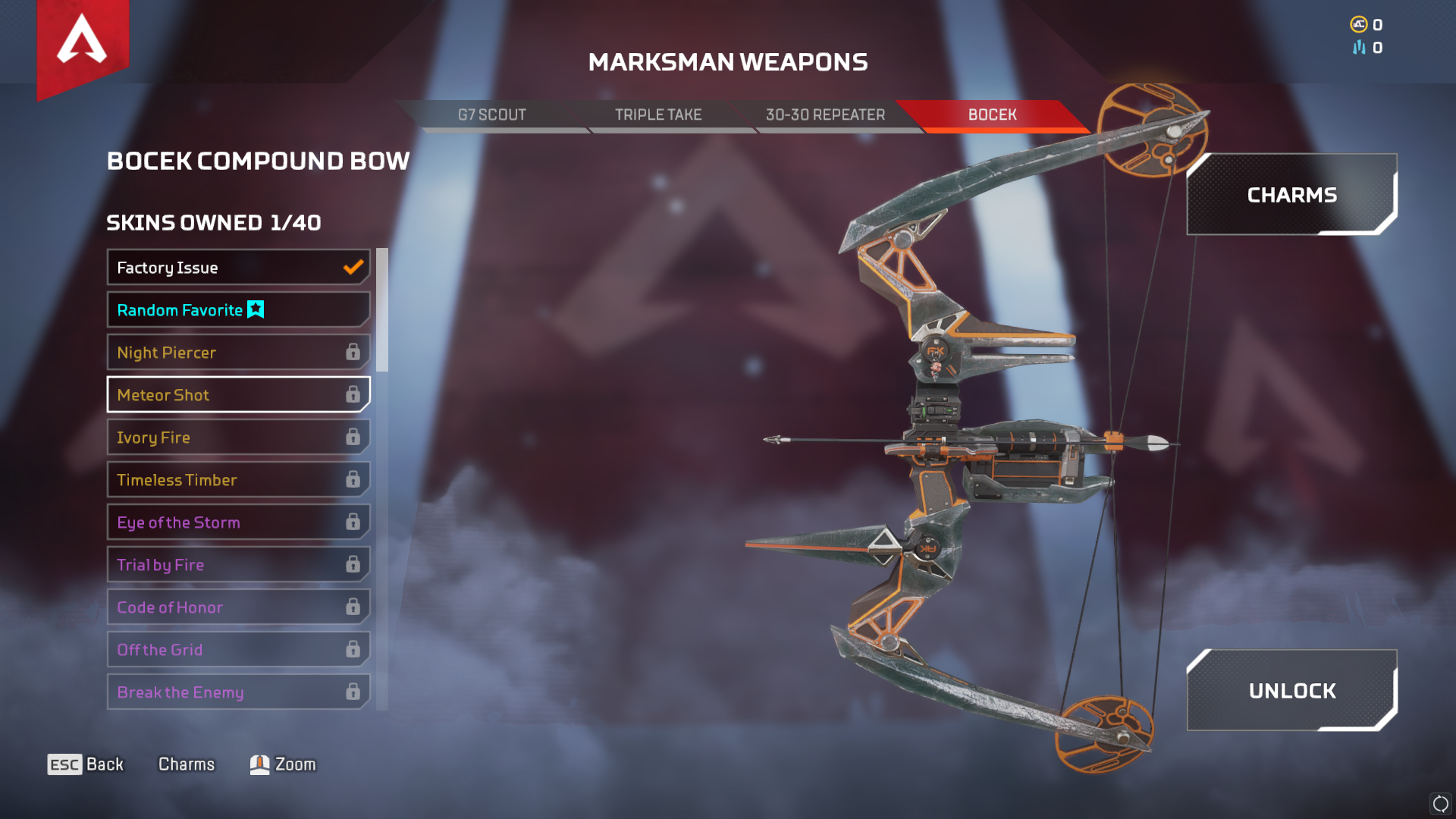Viewport: 1456px width, 819px height.
Task: Click the ESC key icon for Back
Action: tap(64, 764)
